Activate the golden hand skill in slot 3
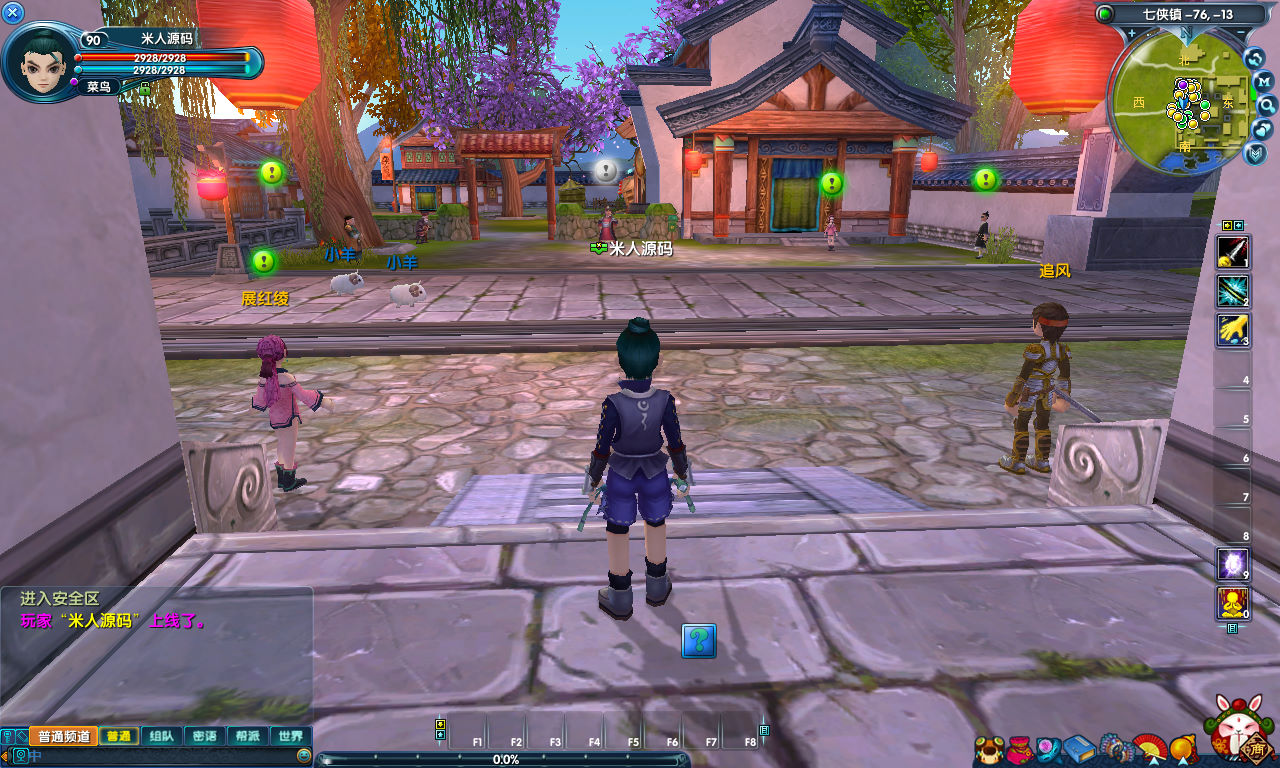The image size is (1280, 768). click(1232, 330)
